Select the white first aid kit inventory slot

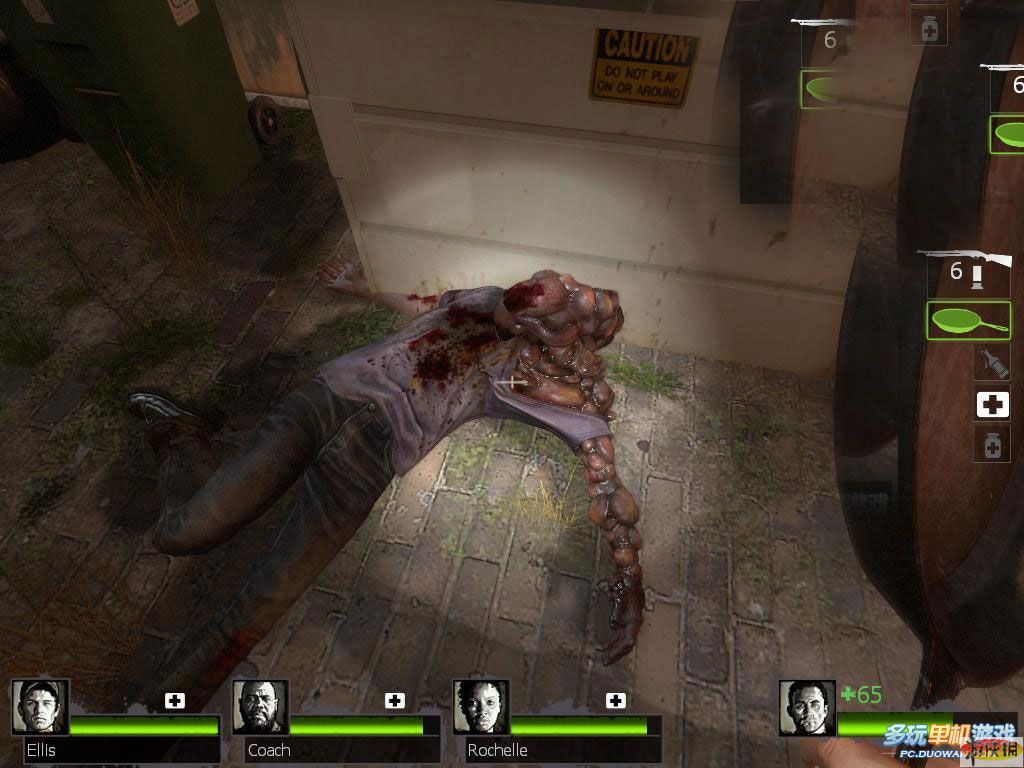992,404
